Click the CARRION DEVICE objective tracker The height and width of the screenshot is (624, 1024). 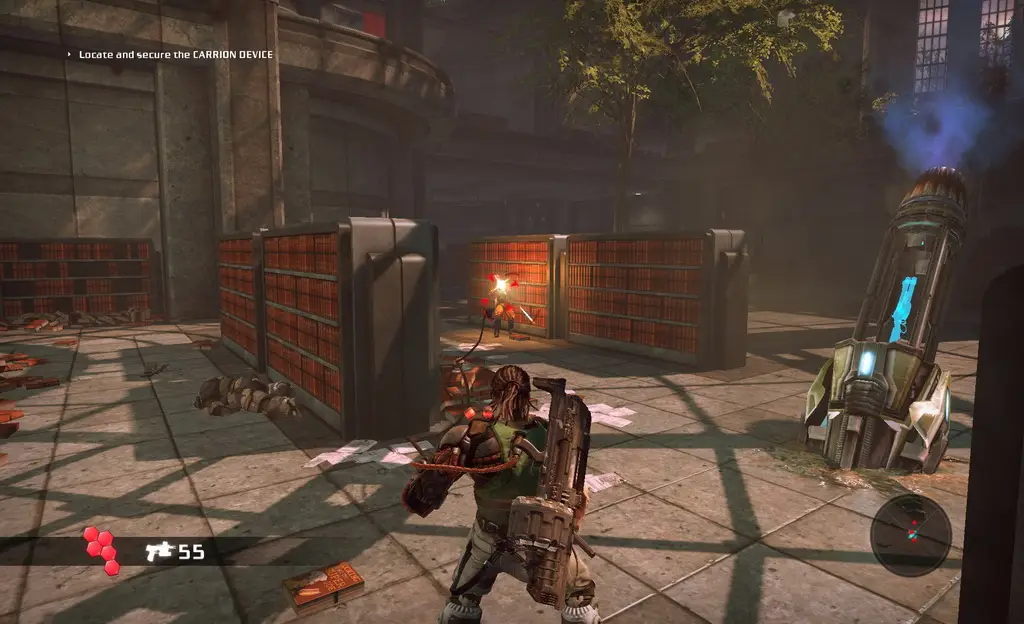point(175,54)
